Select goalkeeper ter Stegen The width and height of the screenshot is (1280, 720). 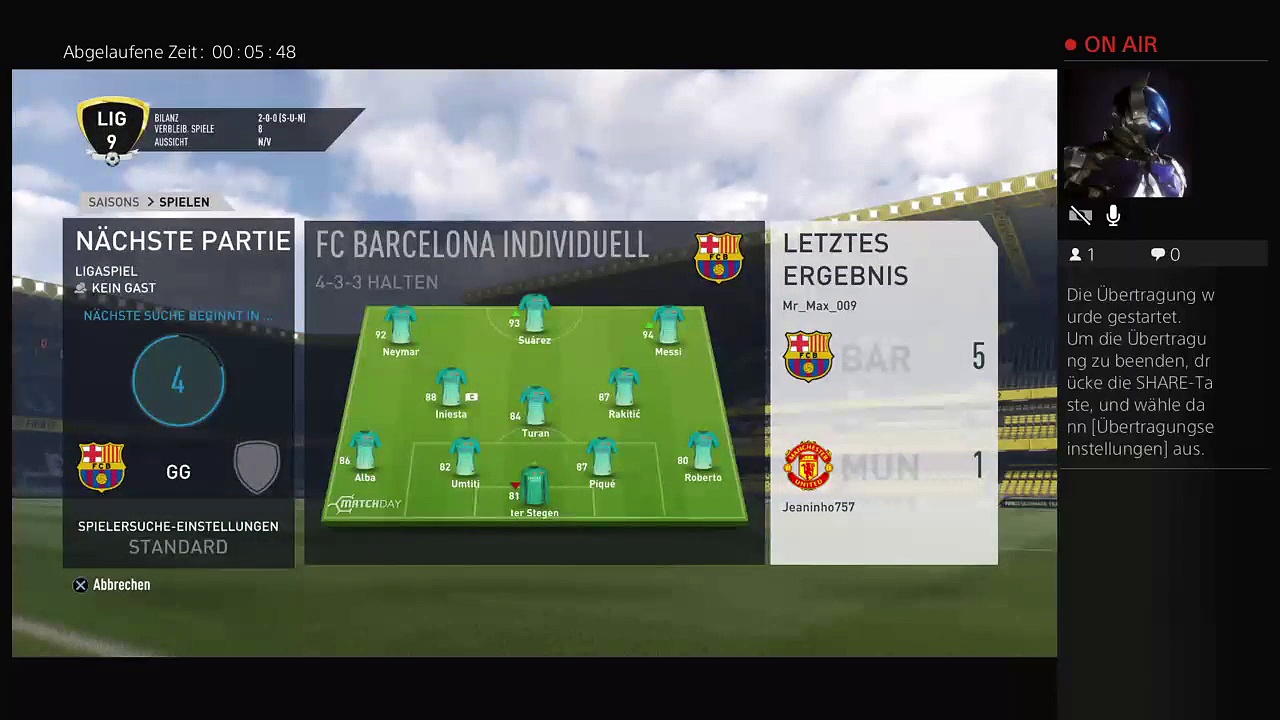coord(534,490)
